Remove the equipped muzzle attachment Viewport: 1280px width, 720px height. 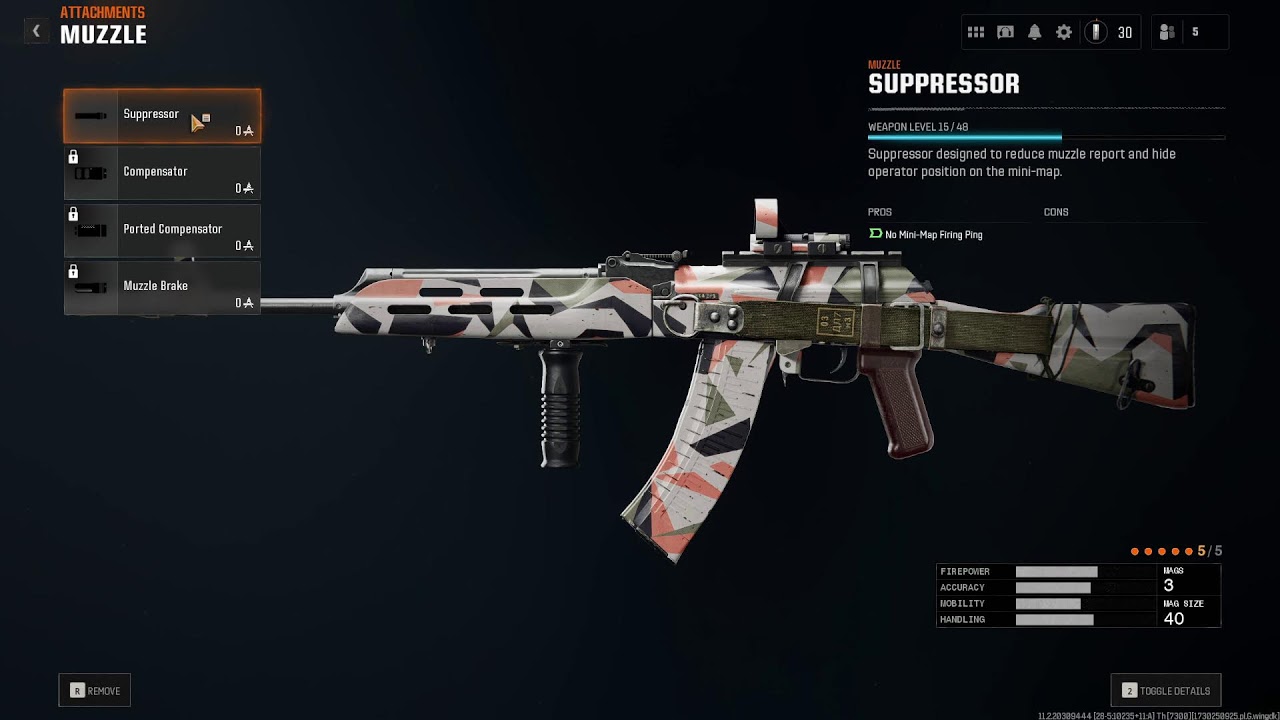tap(95, 691)
